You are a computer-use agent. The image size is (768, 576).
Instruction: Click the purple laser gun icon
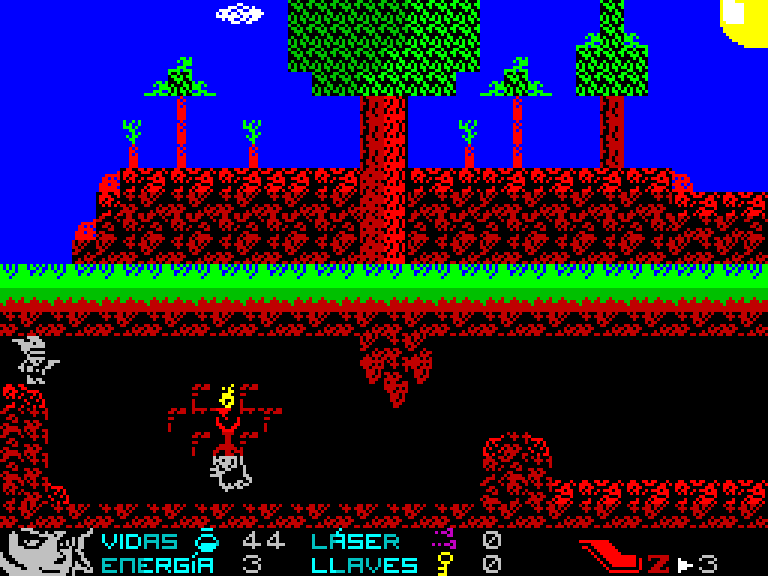pos(443,540)
